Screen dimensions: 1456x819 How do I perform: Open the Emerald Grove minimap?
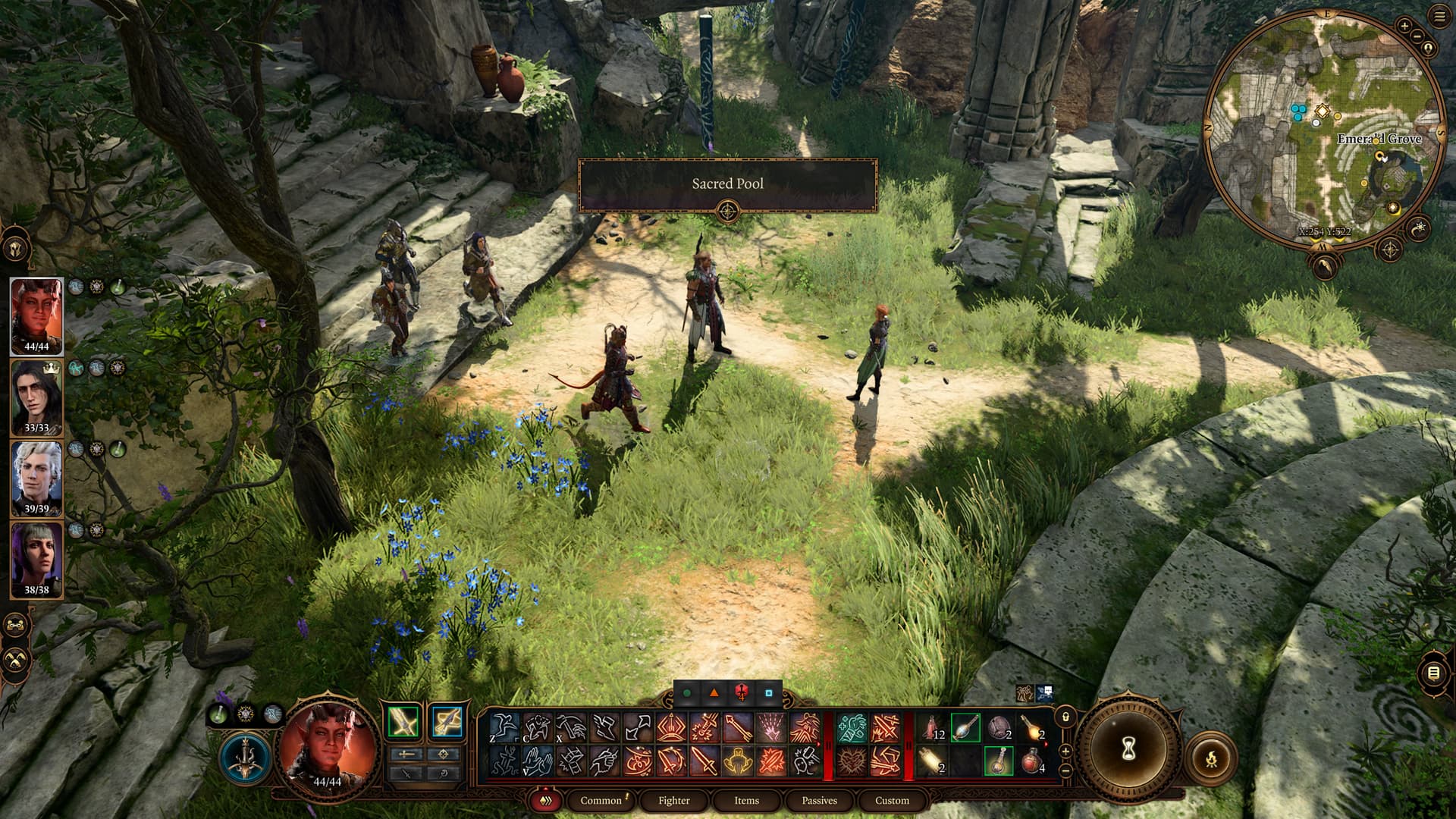click(1323, 129)
